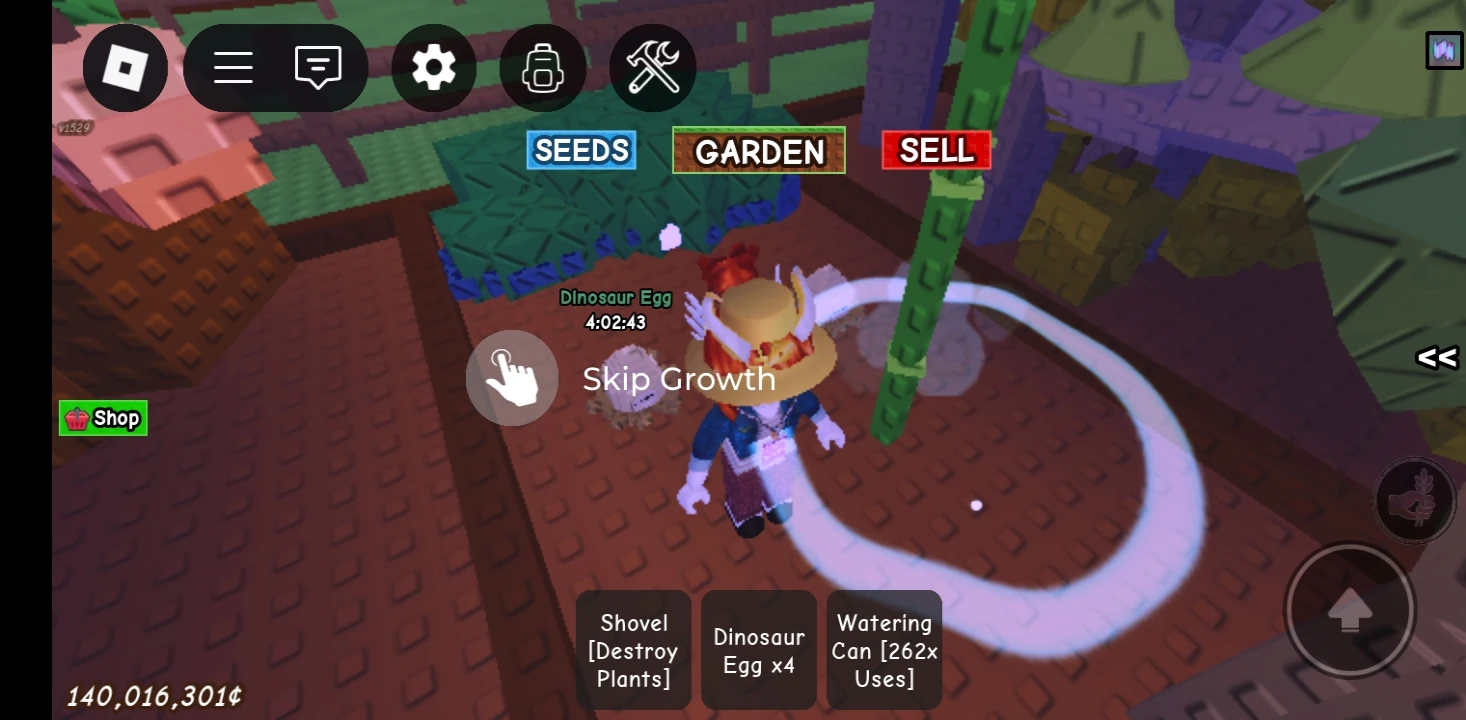Image resolution: width=1466 pixels, height=720 pixels.
Task: Collapse the side panel with double arrows
Action: (1438, 357)
